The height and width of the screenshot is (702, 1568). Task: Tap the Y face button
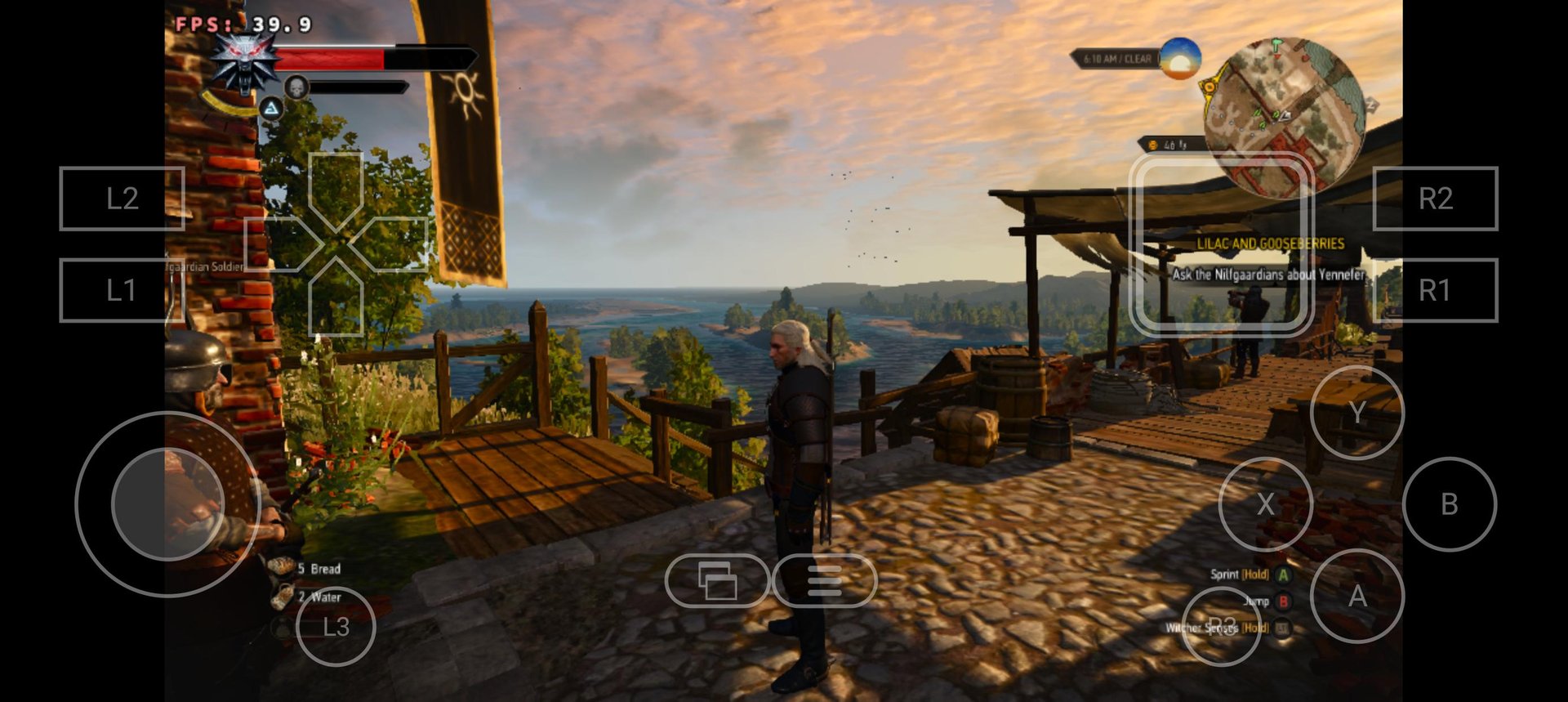1358,412
